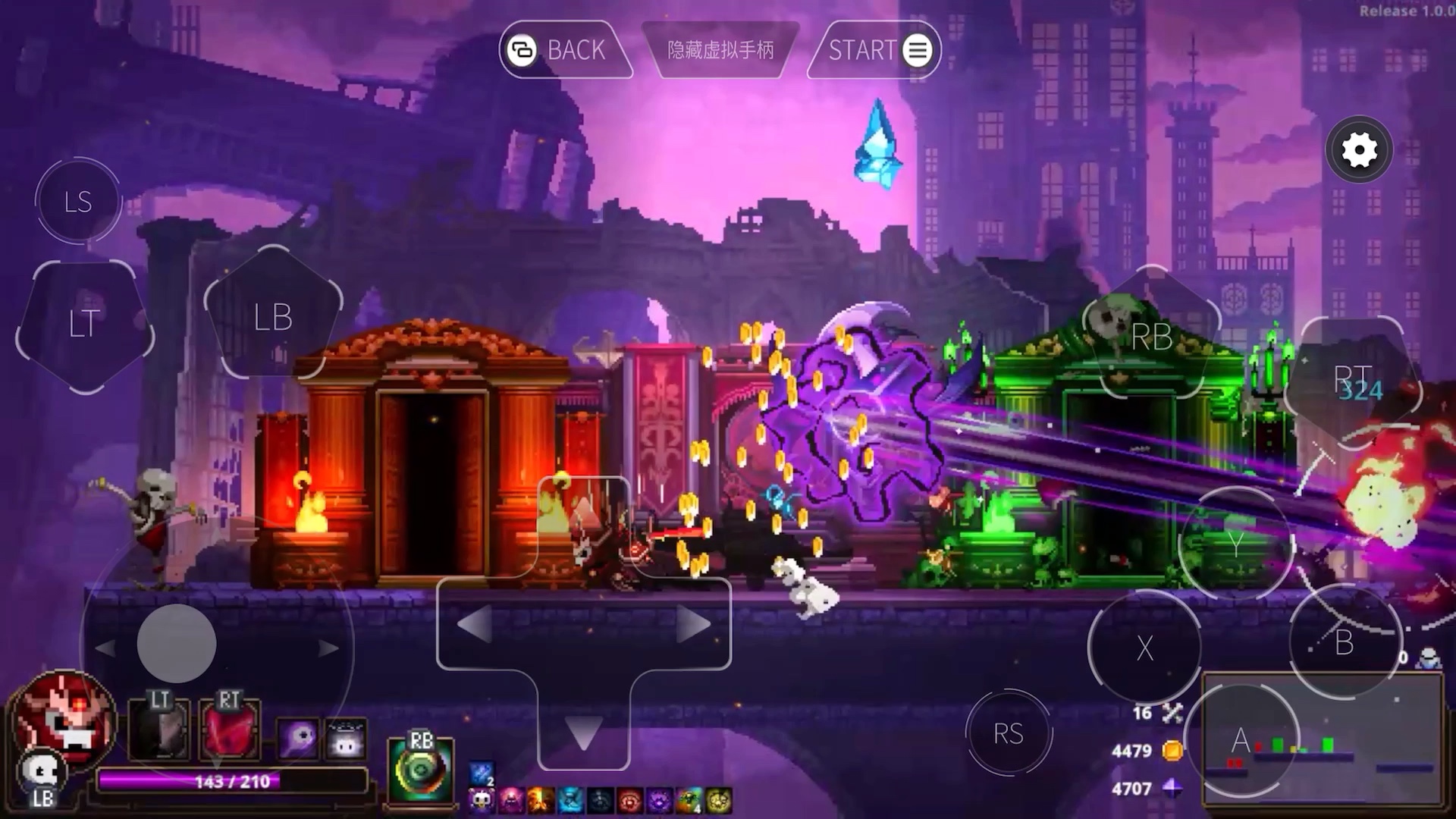Tap the LS stick button
The image size is (1456, 819).
[78, 202]
